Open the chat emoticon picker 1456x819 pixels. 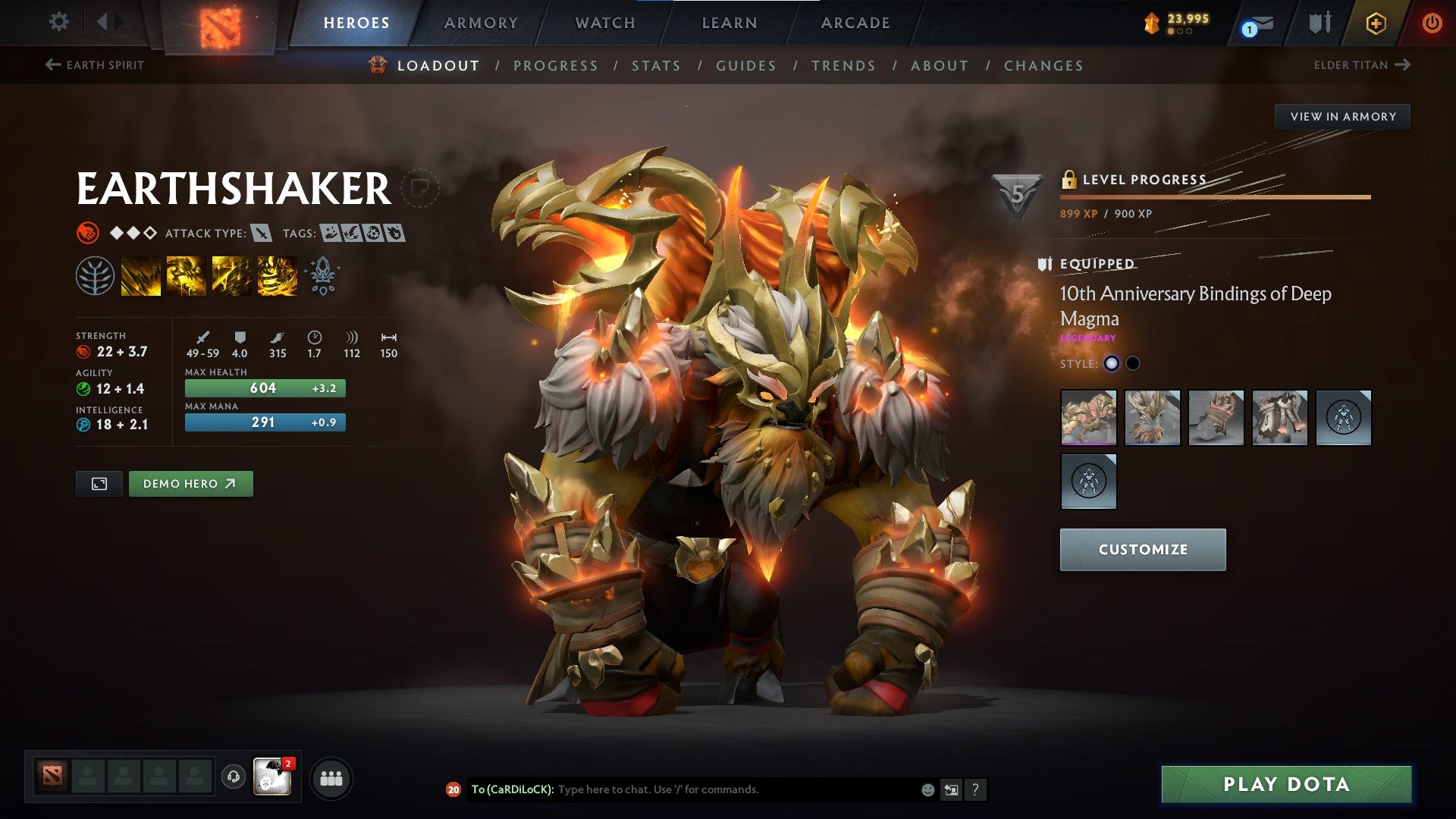coord(927,789)
